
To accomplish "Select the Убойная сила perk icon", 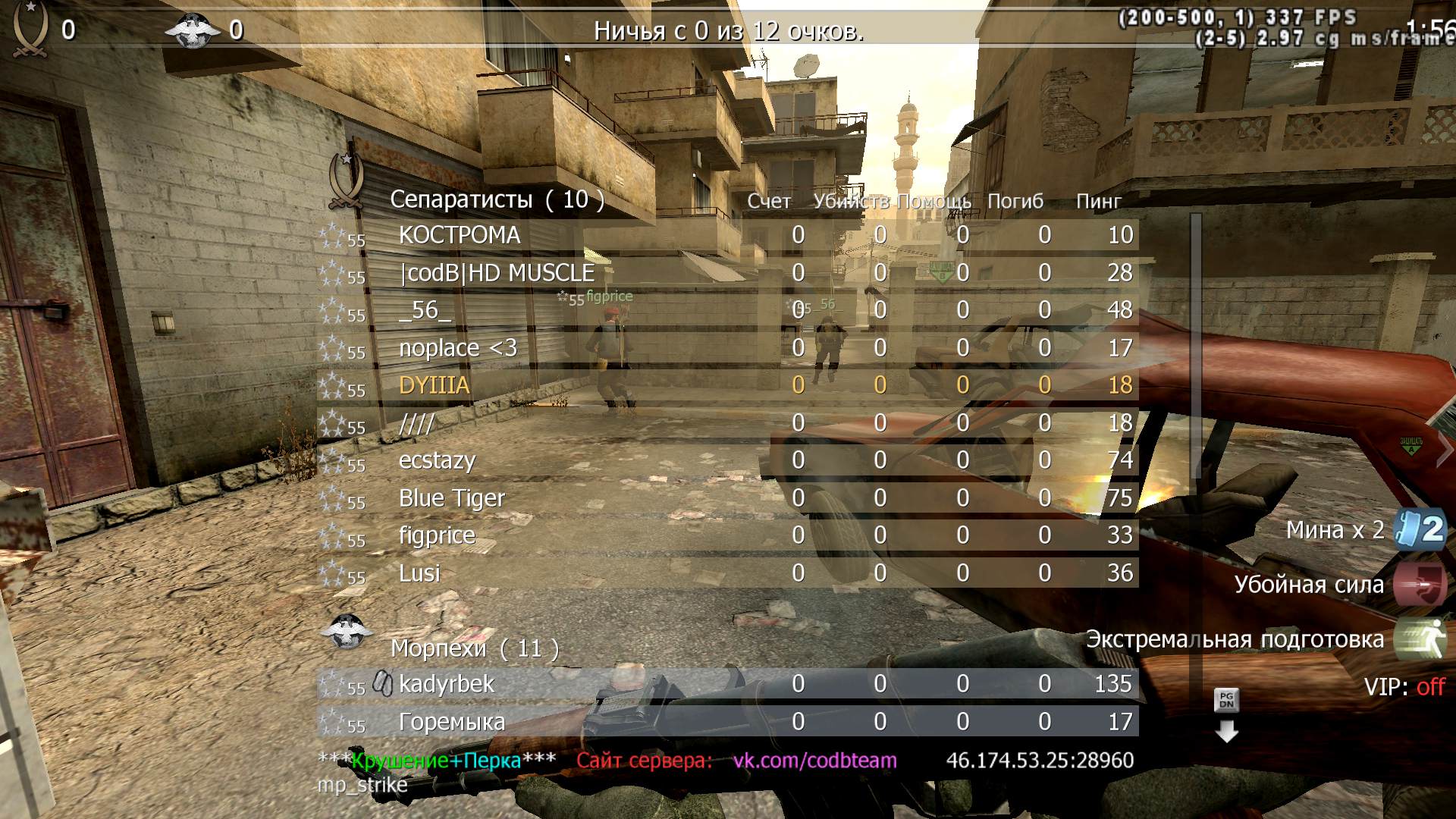I will click(1420, 584).
